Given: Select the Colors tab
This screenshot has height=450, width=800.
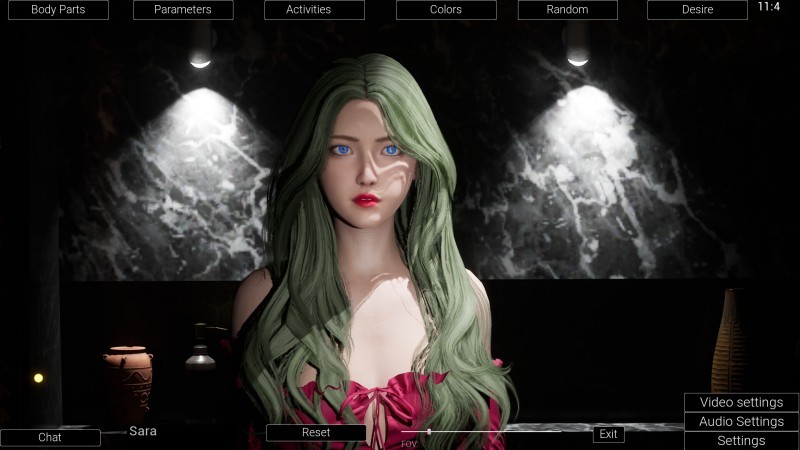Looking at the screenshot, I should click(x=446, y=10).
